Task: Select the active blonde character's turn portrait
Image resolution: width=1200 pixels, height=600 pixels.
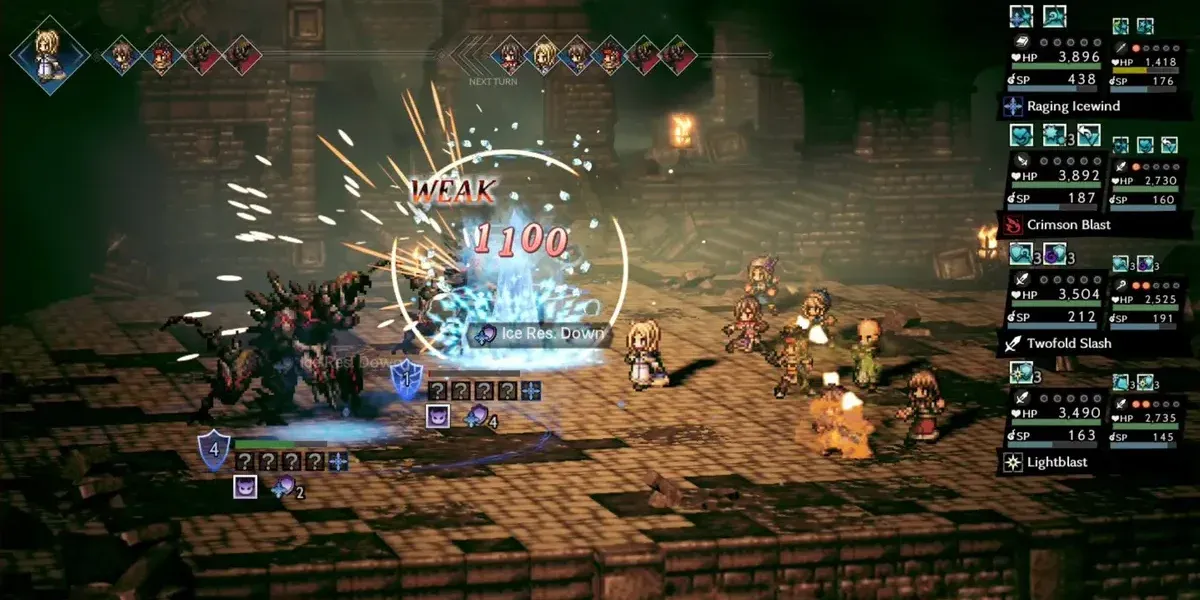Action: pos(49,54)
